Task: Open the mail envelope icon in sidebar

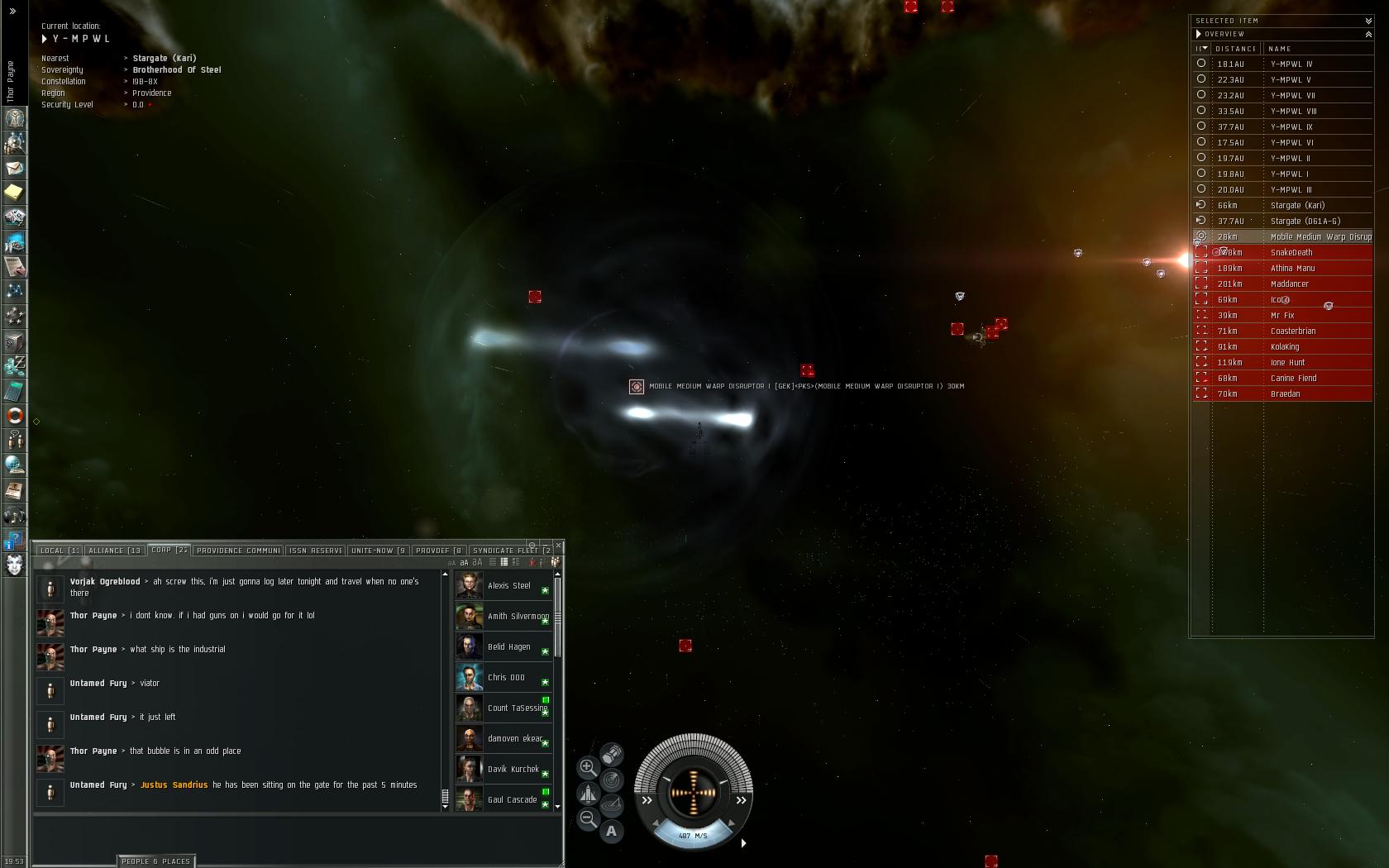Action: click(15, 168)
